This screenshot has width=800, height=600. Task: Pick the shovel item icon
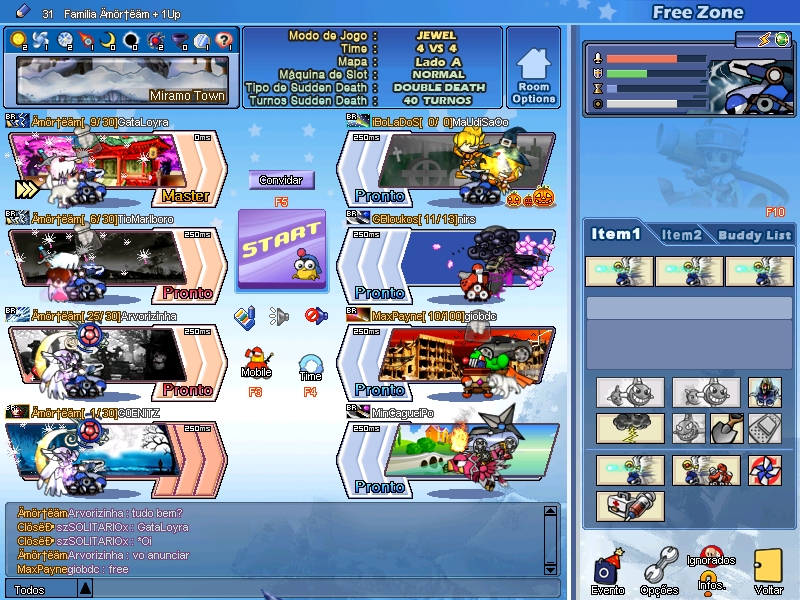pyautogui.click(x=726, y=428)
